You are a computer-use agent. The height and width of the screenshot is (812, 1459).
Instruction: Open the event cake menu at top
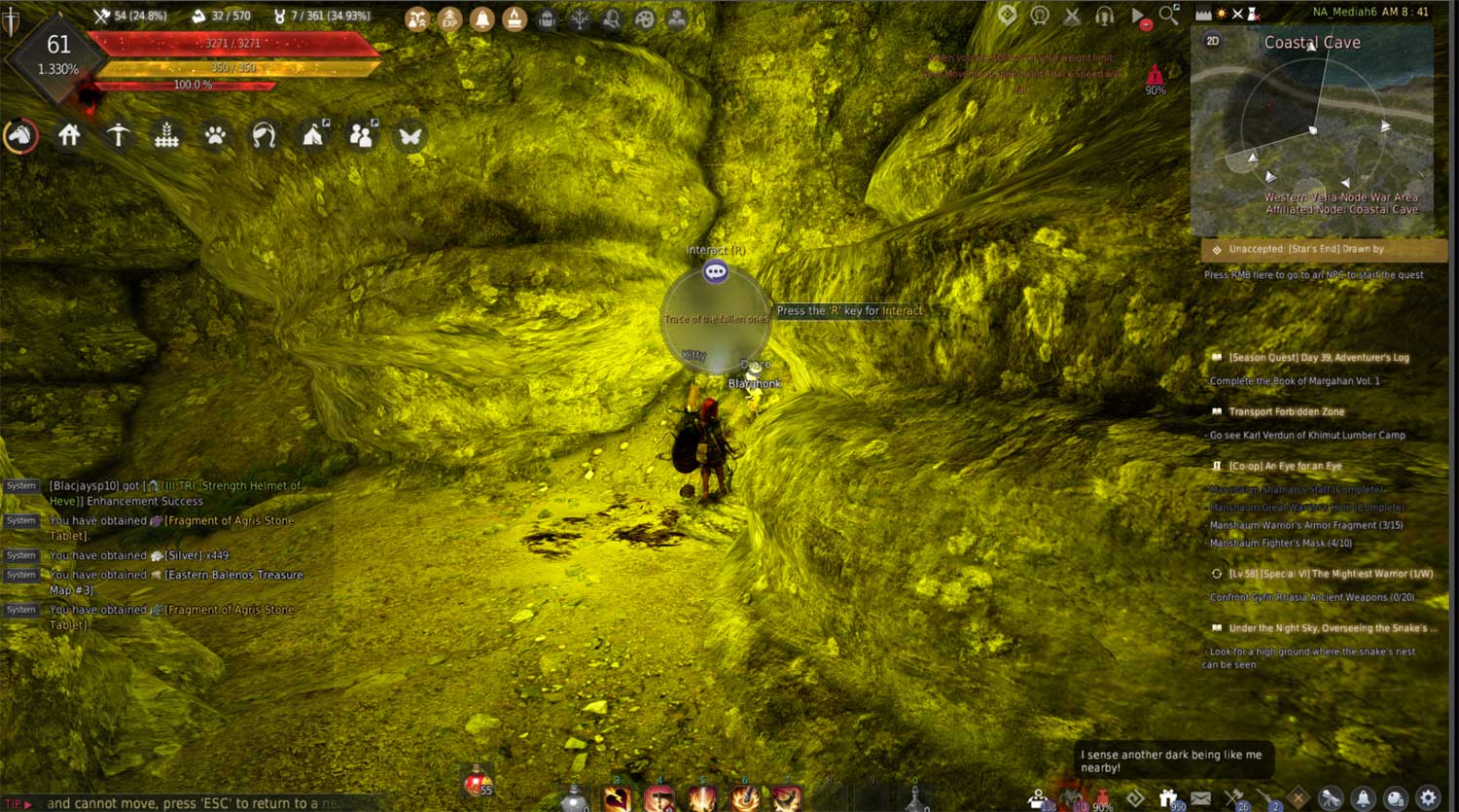(x=514, y=18)
